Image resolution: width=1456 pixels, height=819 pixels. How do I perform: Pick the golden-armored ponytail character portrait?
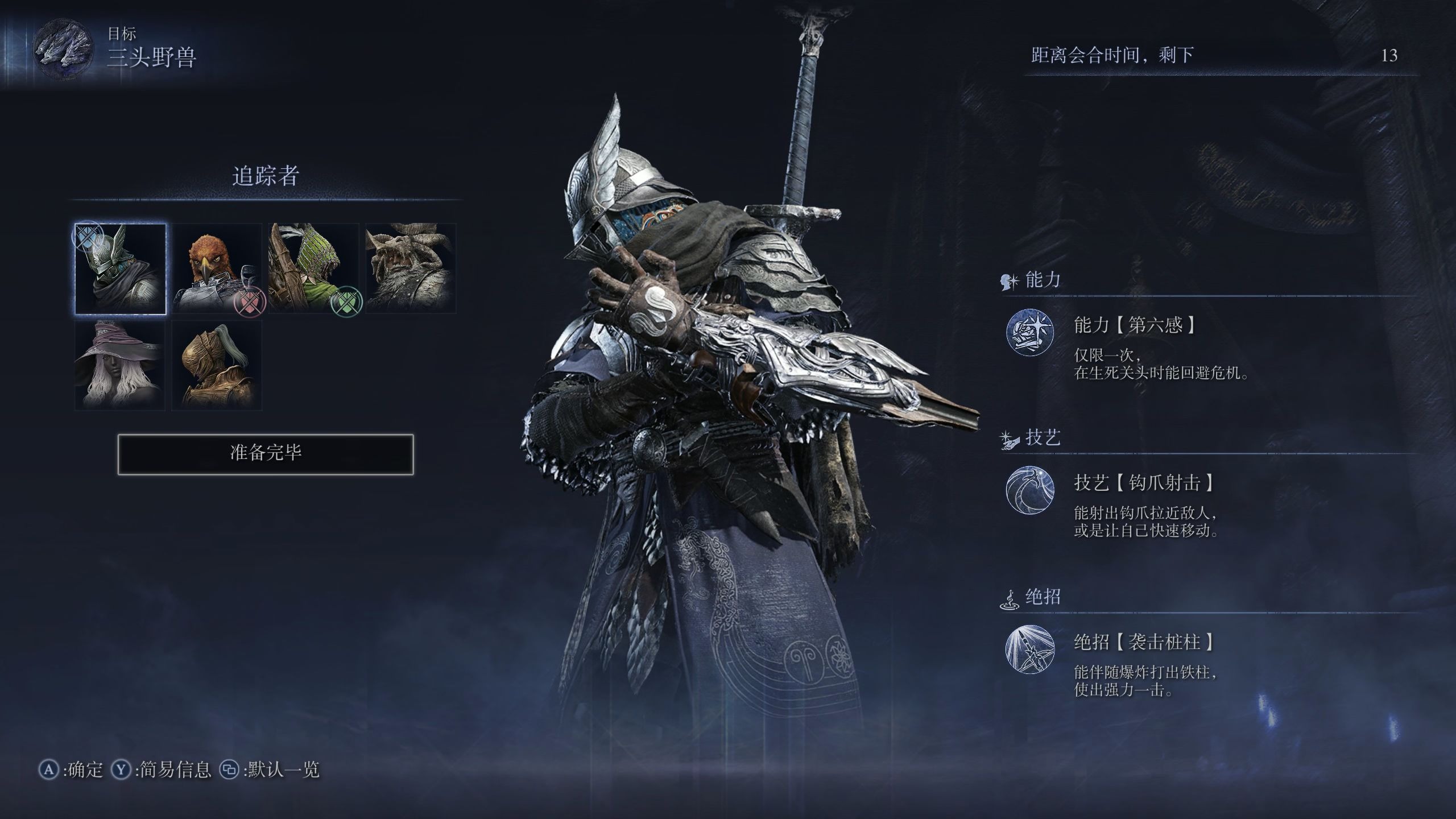pos(217,365)
